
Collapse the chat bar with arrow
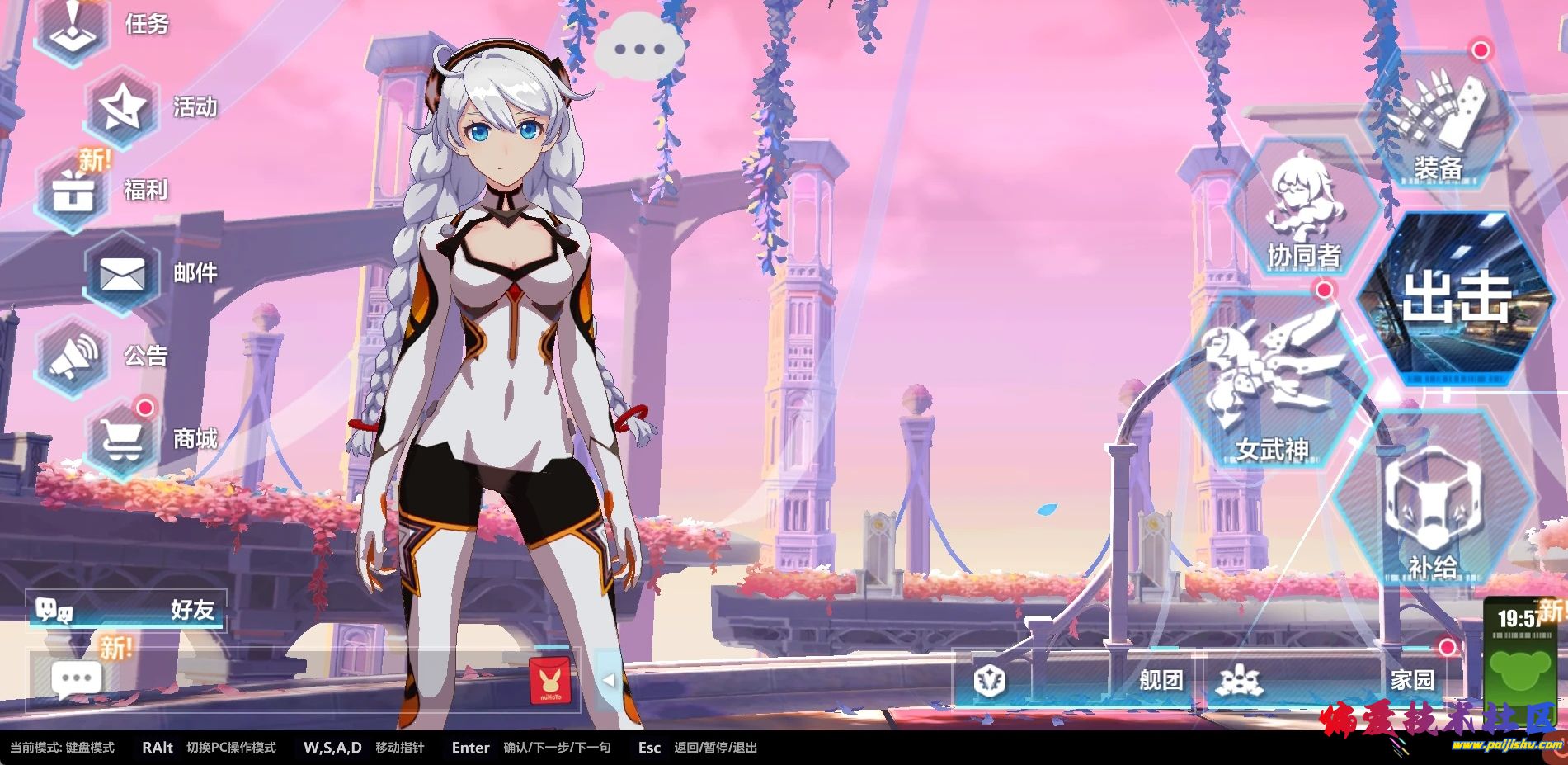[608, 680]
